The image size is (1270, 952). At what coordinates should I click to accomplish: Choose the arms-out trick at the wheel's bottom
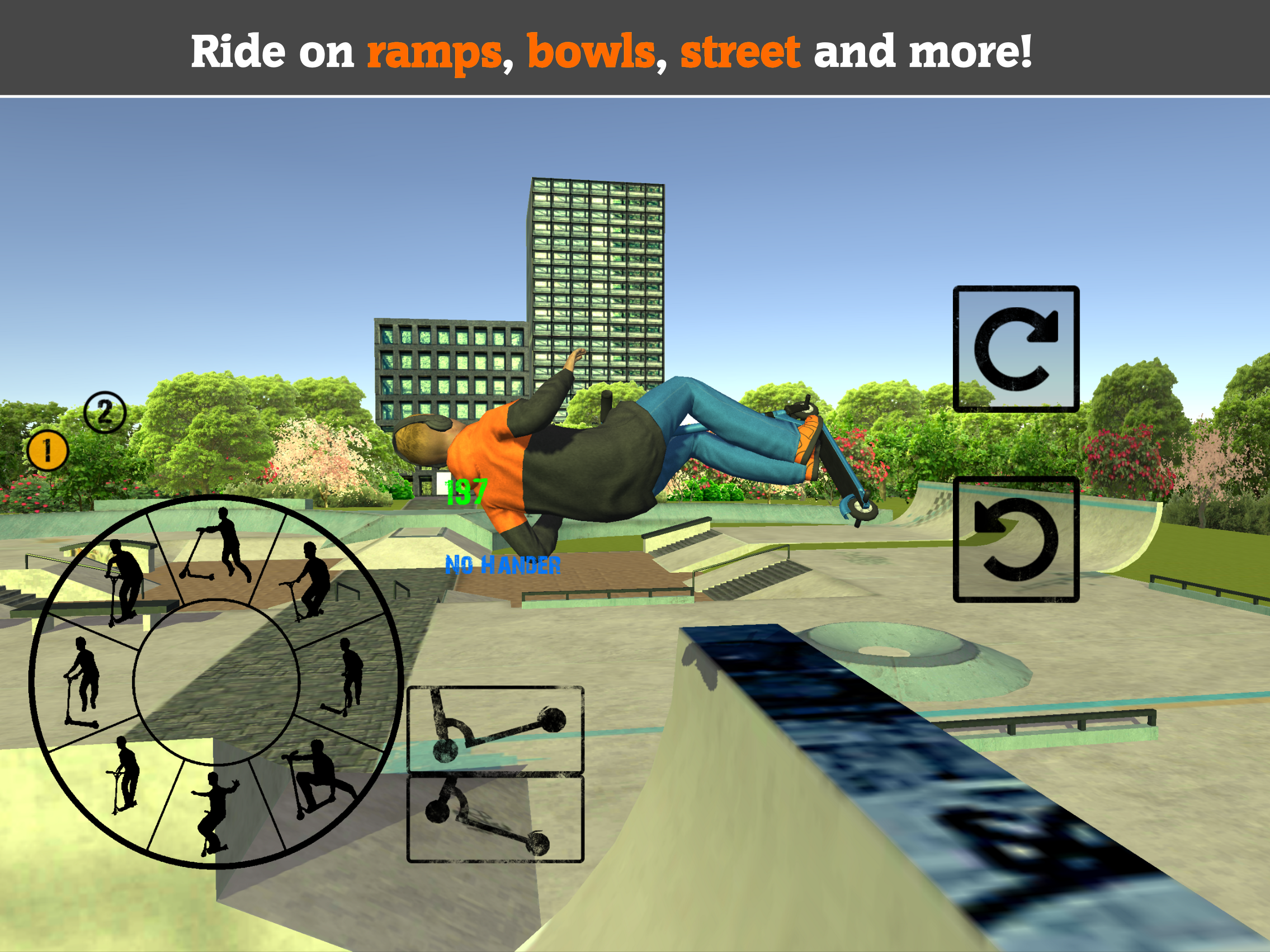pyautogui.click(x=217, y=815)
